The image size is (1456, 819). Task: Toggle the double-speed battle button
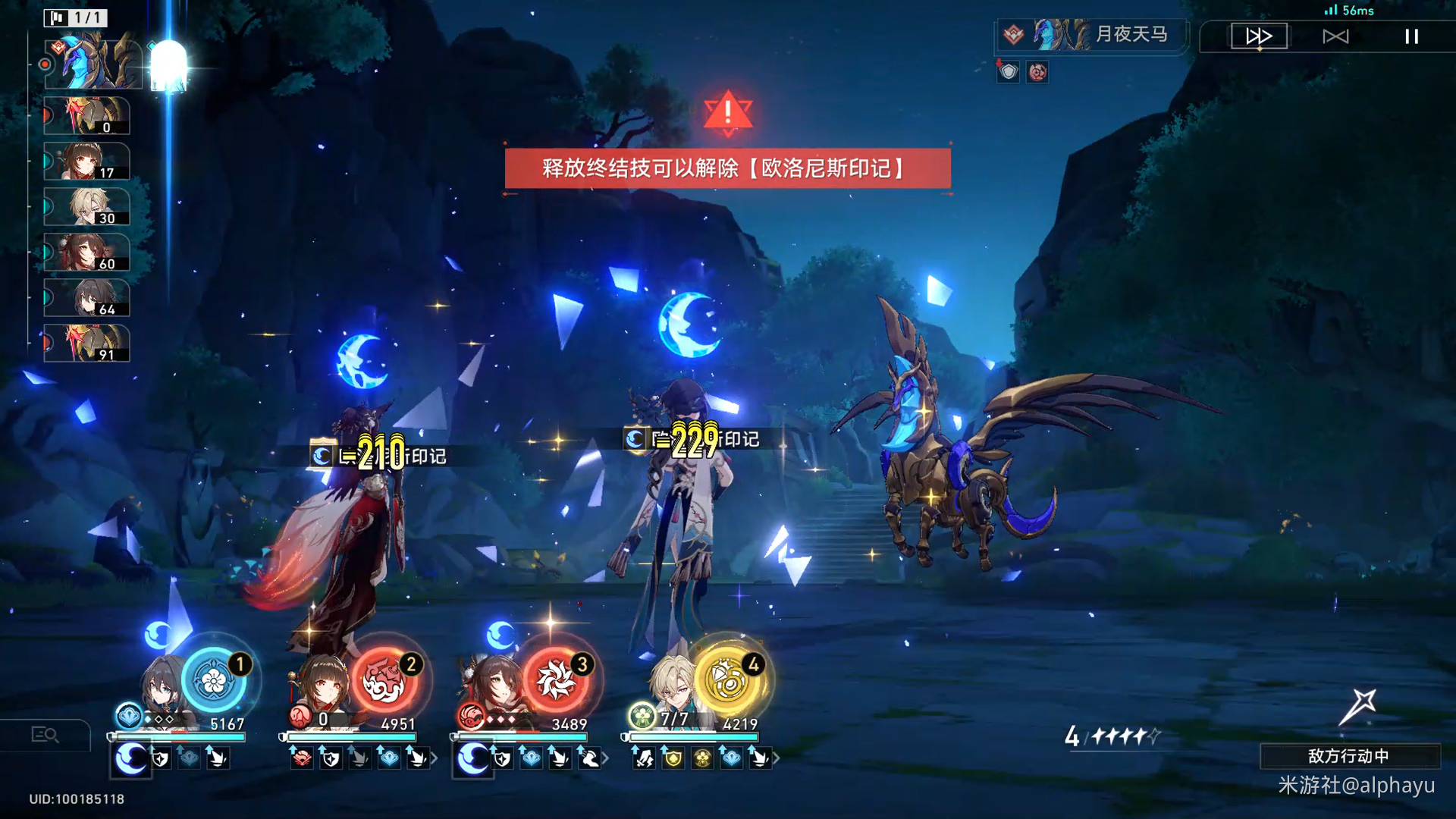click(1259, 36)
